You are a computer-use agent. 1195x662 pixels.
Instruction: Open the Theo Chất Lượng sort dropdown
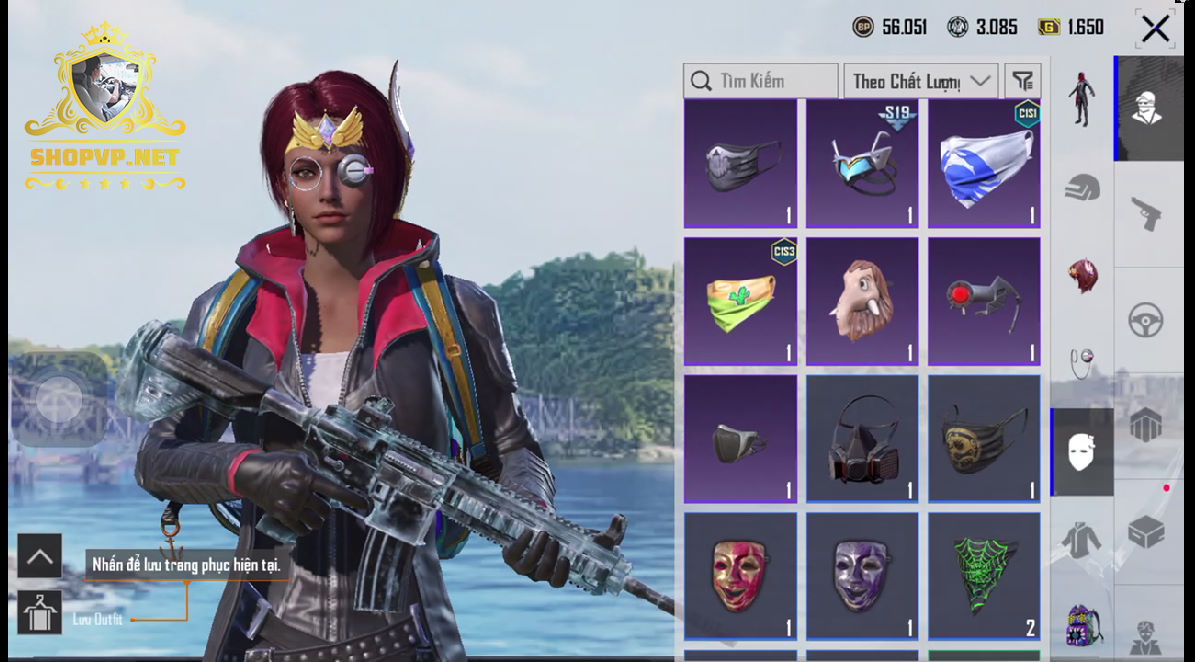920,81
